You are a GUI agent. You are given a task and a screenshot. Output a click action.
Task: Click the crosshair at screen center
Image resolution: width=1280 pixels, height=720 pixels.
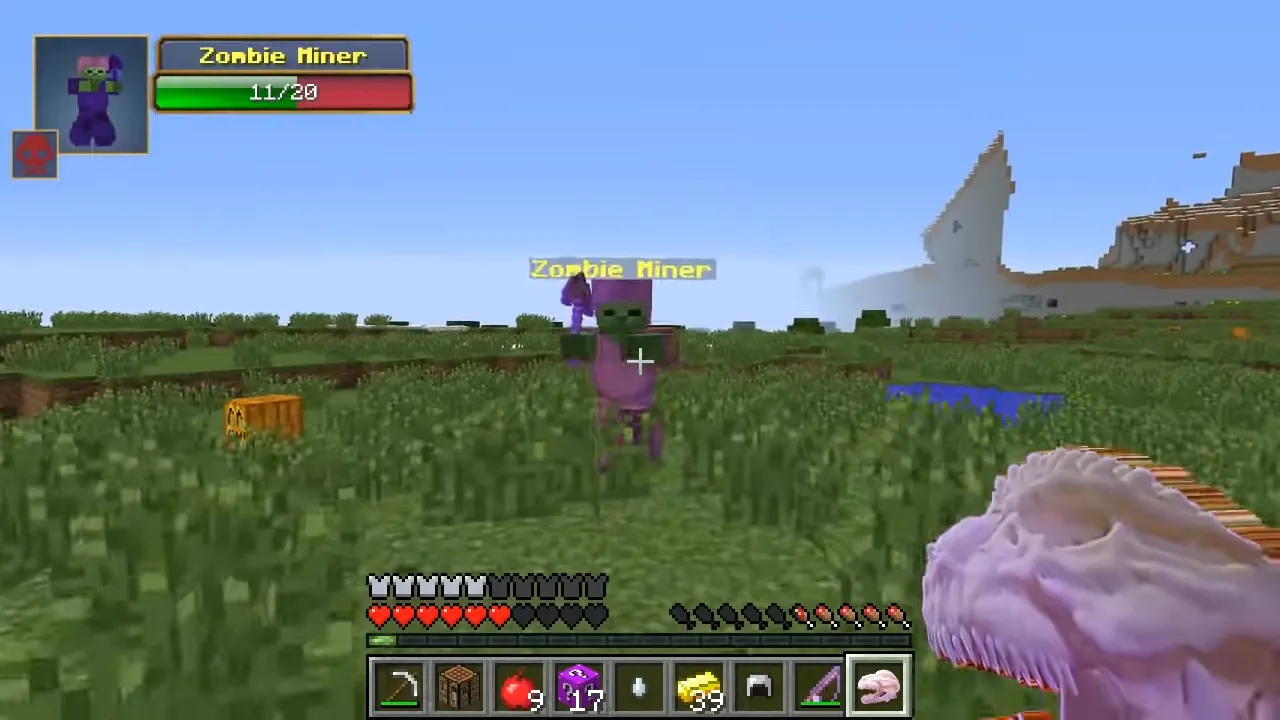click(x=640, y=360)
